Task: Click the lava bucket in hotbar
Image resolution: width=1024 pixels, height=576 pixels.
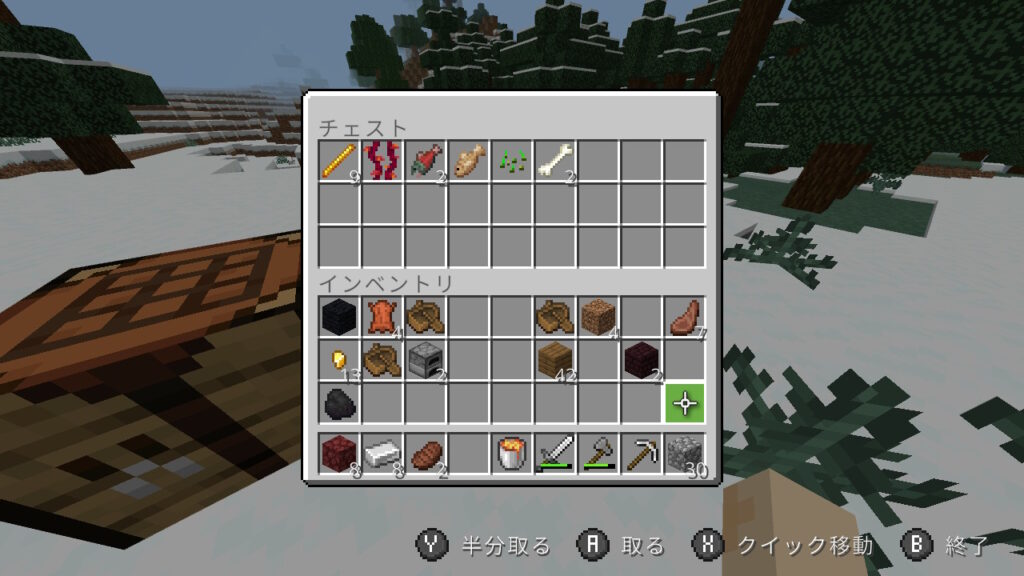Action: (512, 455)
